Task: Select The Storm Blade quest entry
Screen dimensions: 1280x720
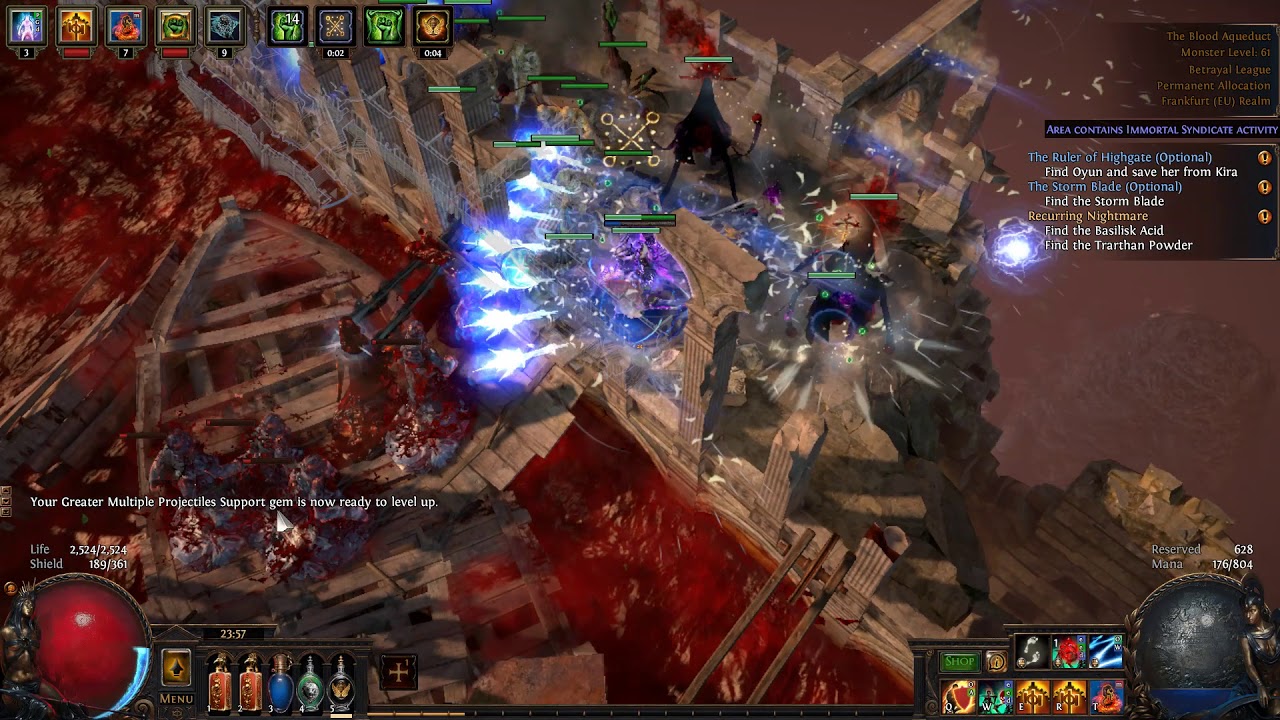Action: [1104, 187]
